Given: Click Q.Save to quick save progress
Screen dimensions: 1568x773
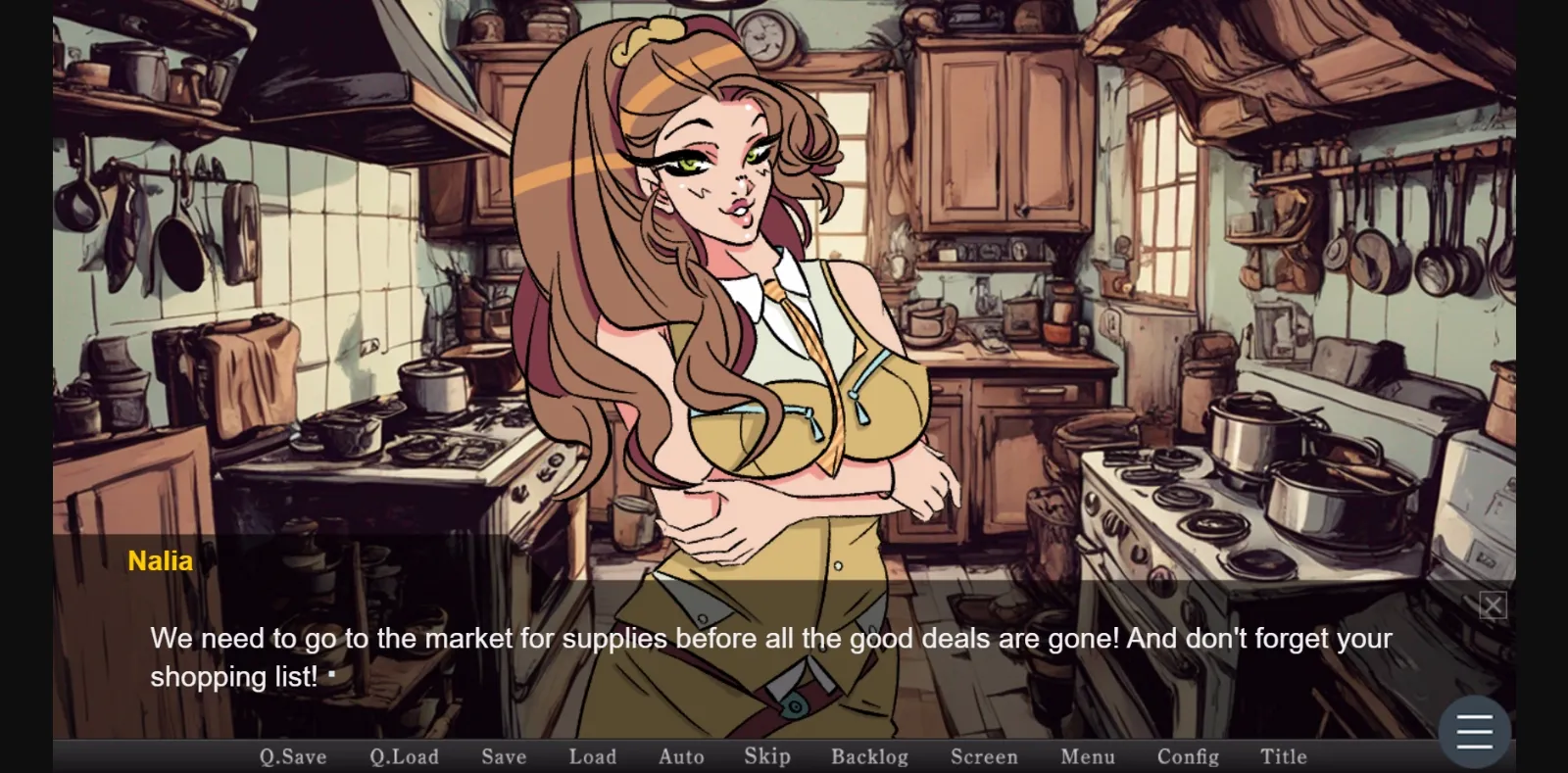Looking at the screenshot, I should (x=291, y=756).
